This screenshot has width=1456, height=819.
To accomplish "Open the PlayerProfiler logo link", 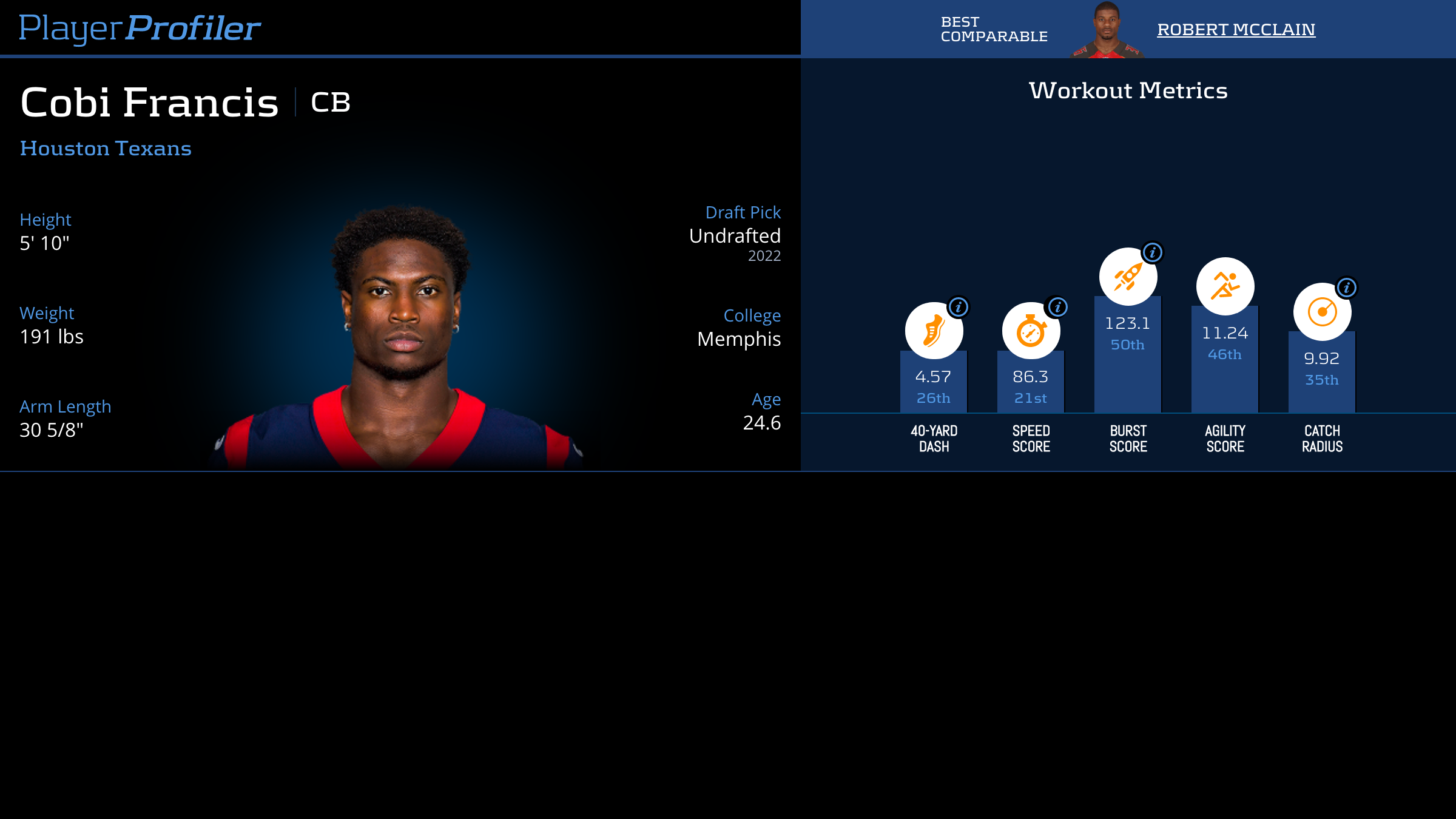I will (x=140, y=29).
